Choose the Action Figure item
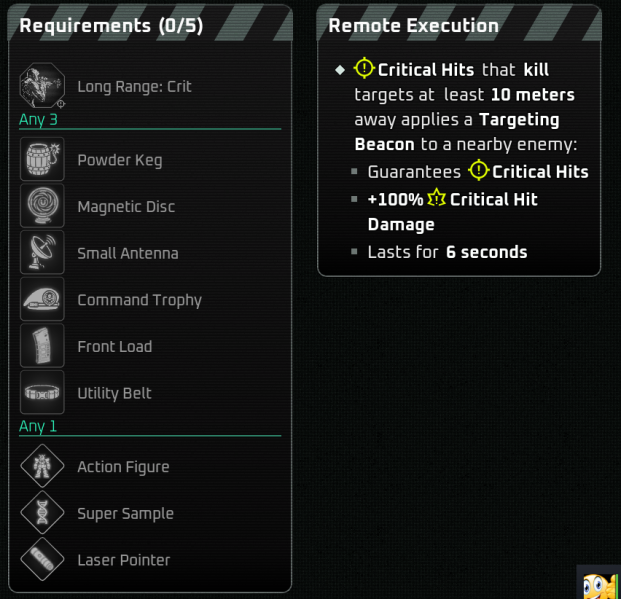This screenshot has width=621, height=599. (x=123, y=467)
